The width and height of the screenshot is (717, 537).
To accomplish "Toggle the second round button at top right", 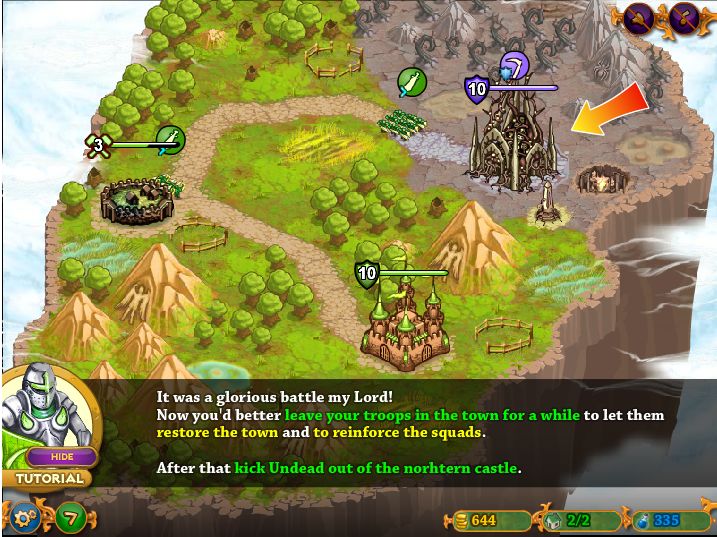I will [684, 17].
